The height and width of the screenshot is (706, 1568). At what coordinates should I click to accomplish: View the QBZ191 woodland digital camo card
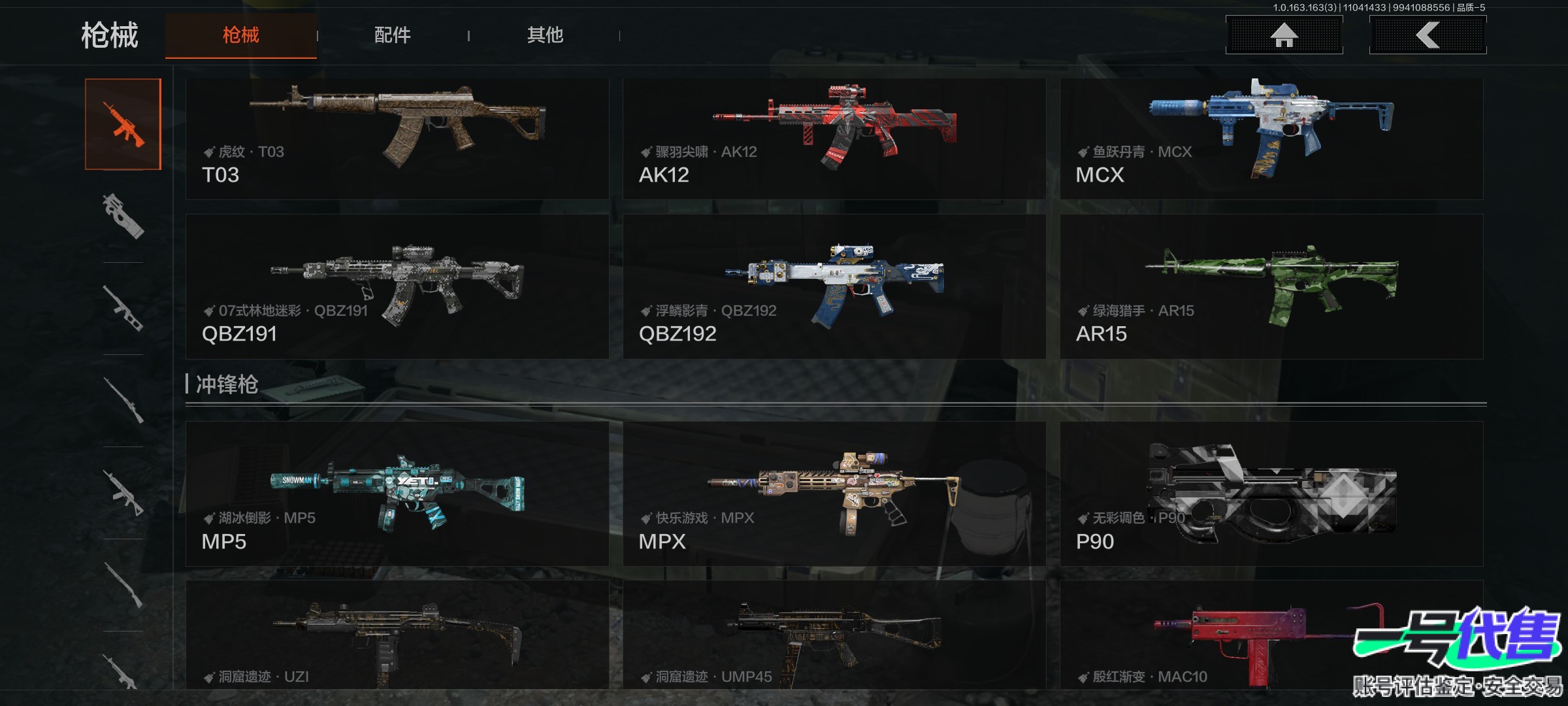pyautogui.click(x=397, y=286)
